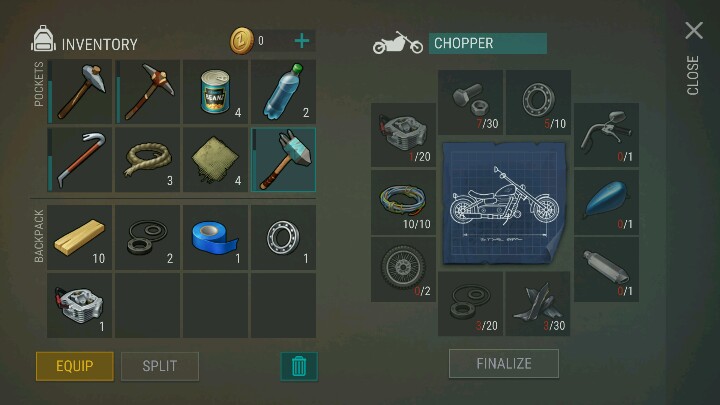Click the Equip button
The height and width of the screenshot is (405, 720).
pos(75,365)
